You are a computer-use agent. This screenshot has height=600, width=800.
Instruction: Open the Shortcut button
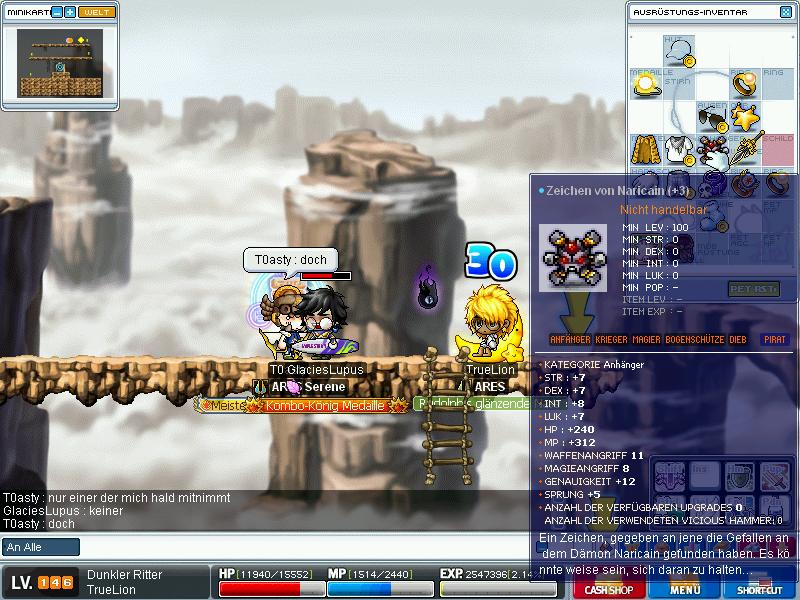pos(759,590)
